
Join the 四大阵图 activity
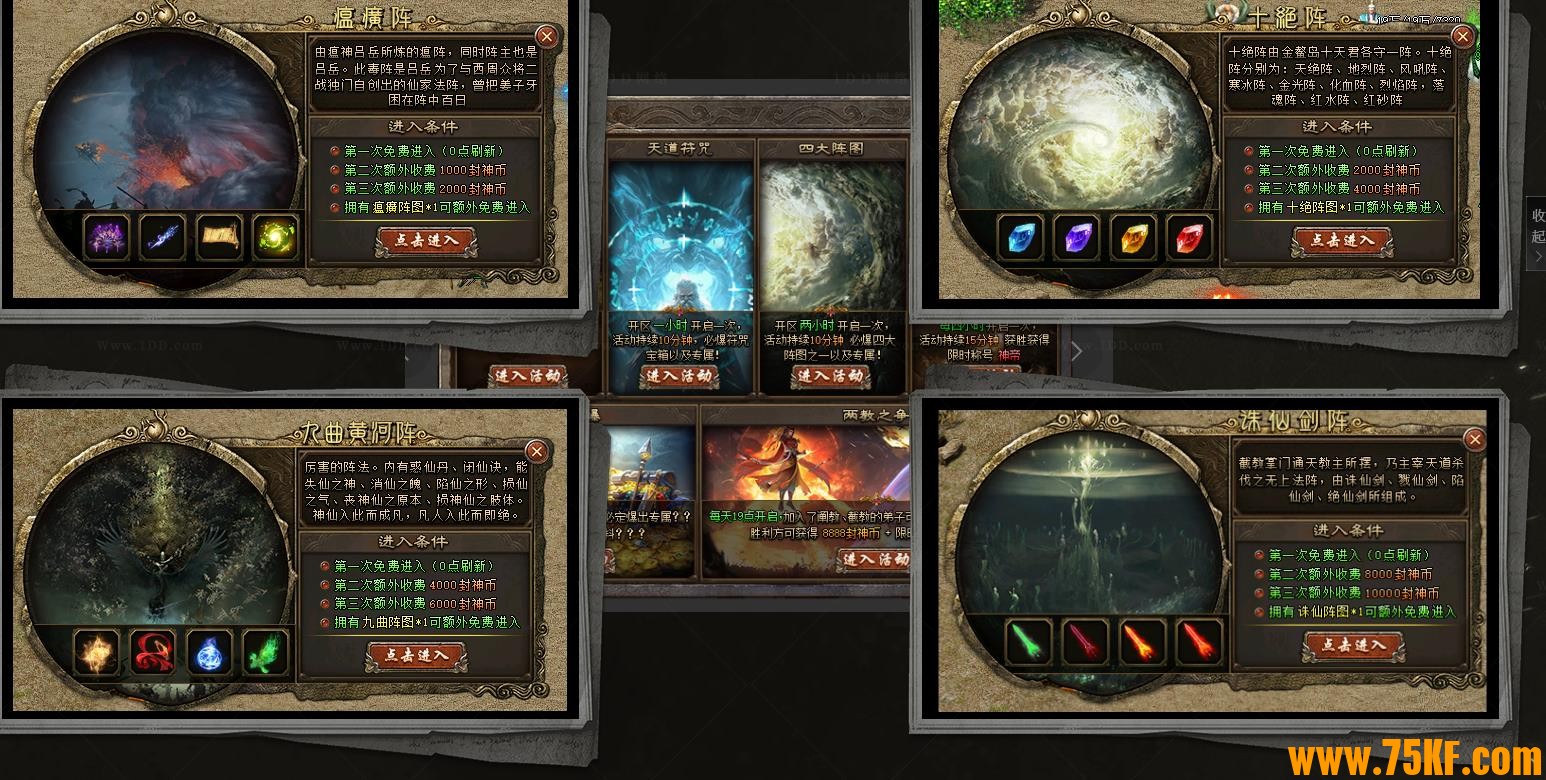pos(831,377)
